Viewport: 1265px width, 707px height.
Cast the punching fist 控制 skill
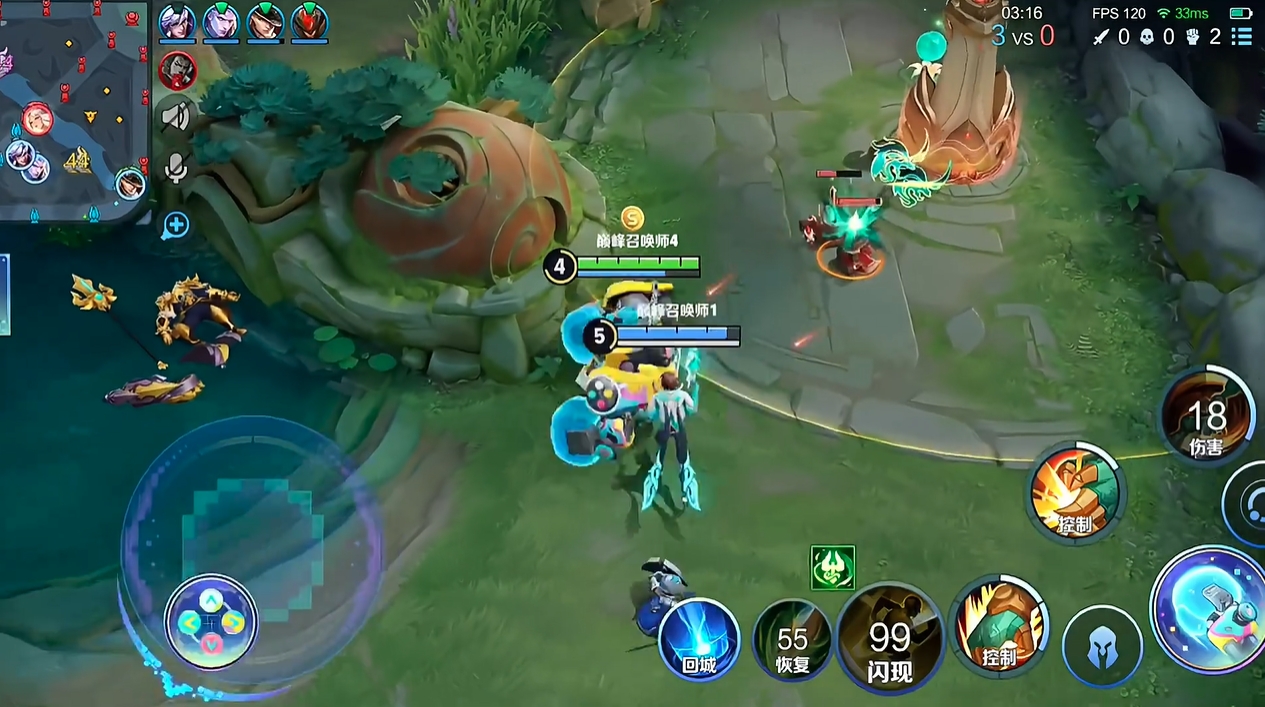pyautogui.click(x=1077, y=491)
